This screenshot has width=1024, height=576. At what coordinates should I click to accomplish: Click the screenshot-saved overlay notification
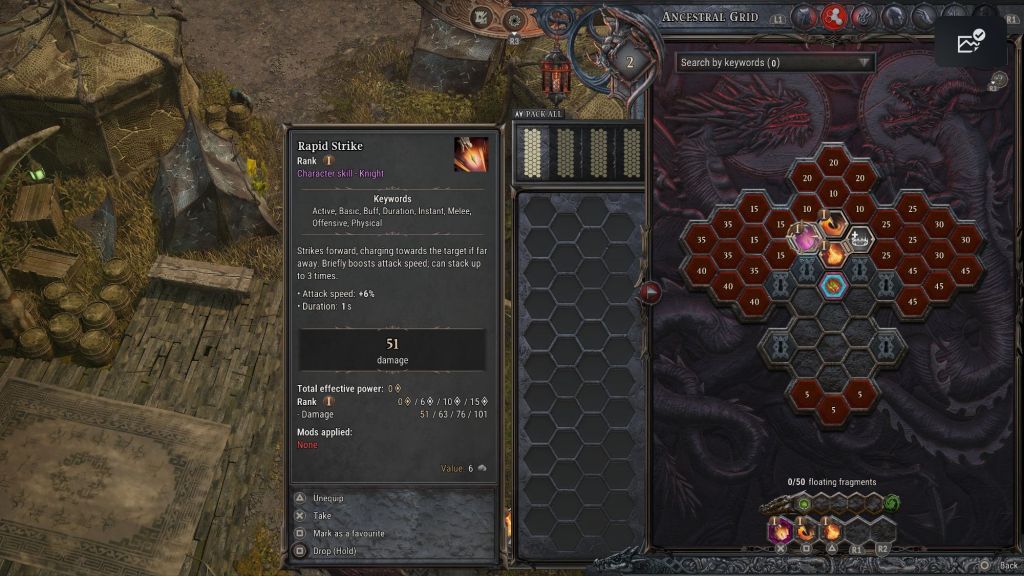pos(970,41)
